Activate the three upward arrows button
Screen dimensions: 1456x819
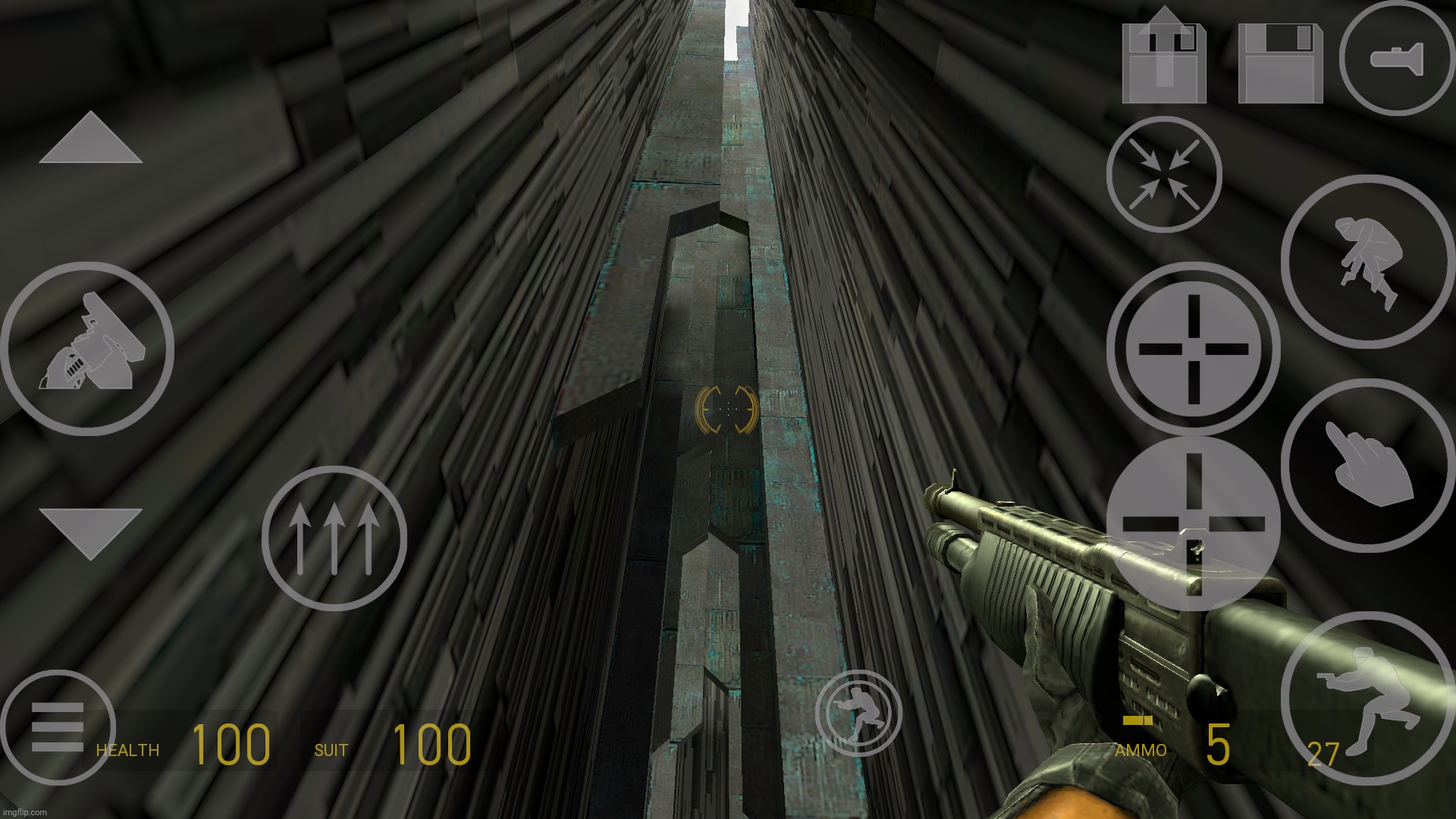click(x=334, y=538)
